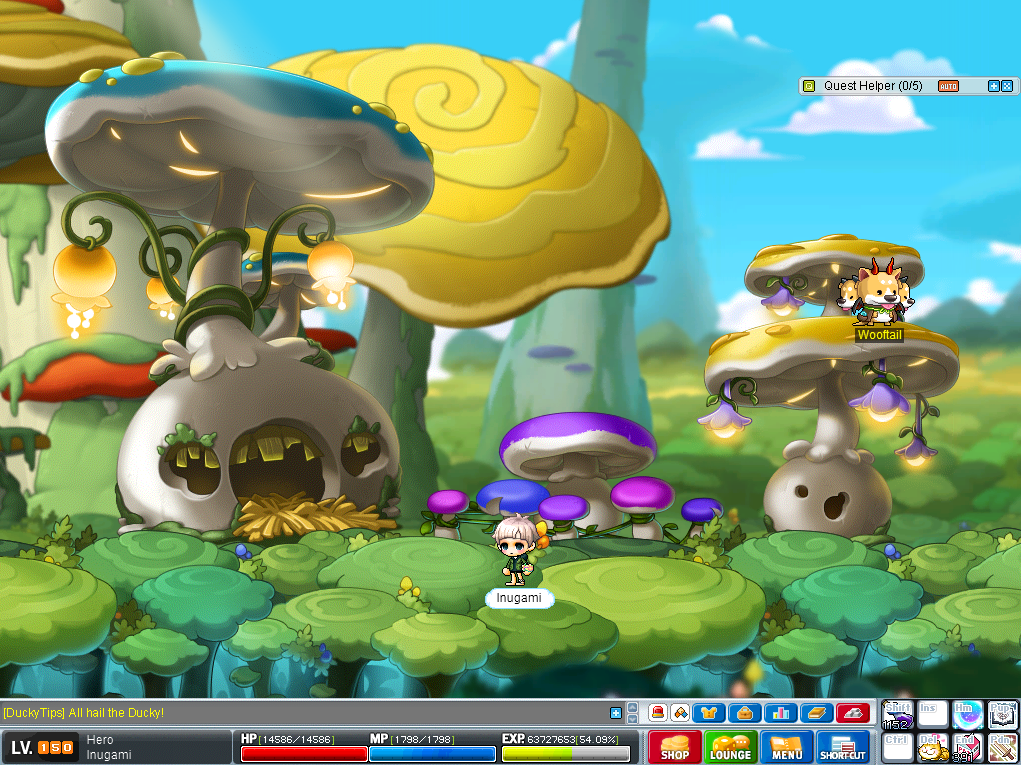Click the yellow-green Quest Helper icon
The width and height of the screenshot is (1021, 765).
coord(810,86)
